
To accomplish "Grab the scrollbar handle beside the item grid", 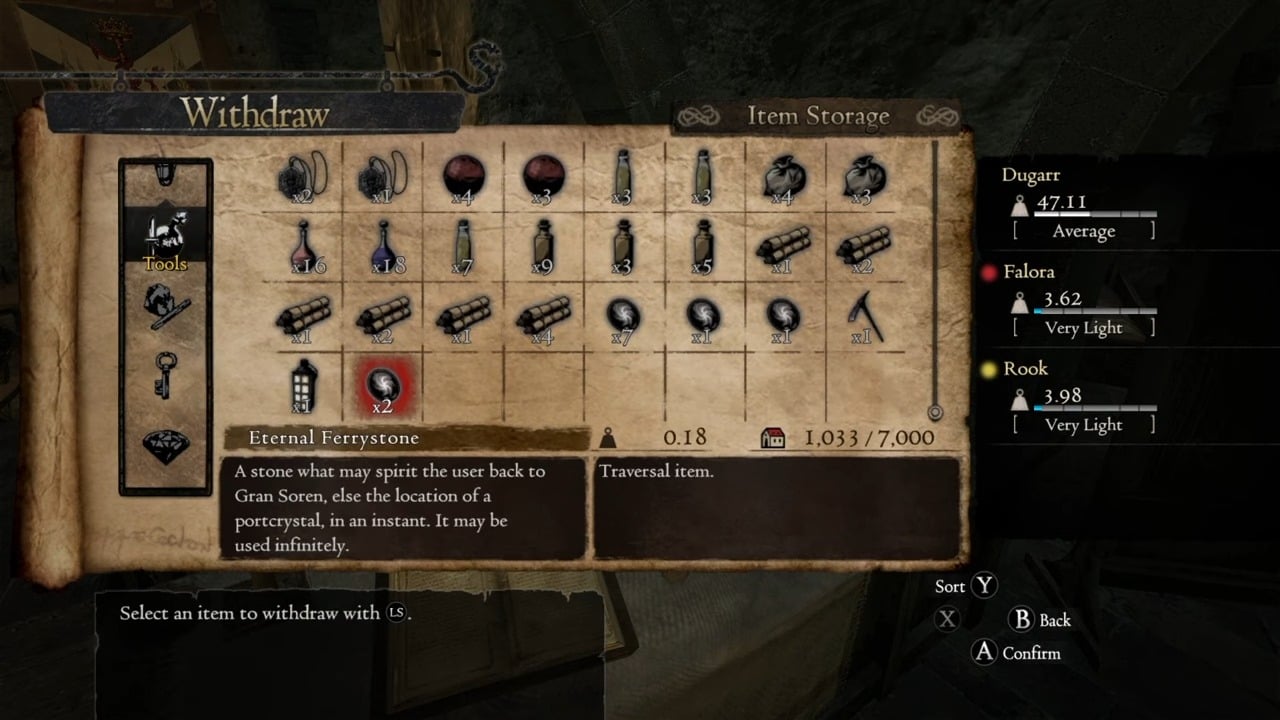I will click(935, 411).
